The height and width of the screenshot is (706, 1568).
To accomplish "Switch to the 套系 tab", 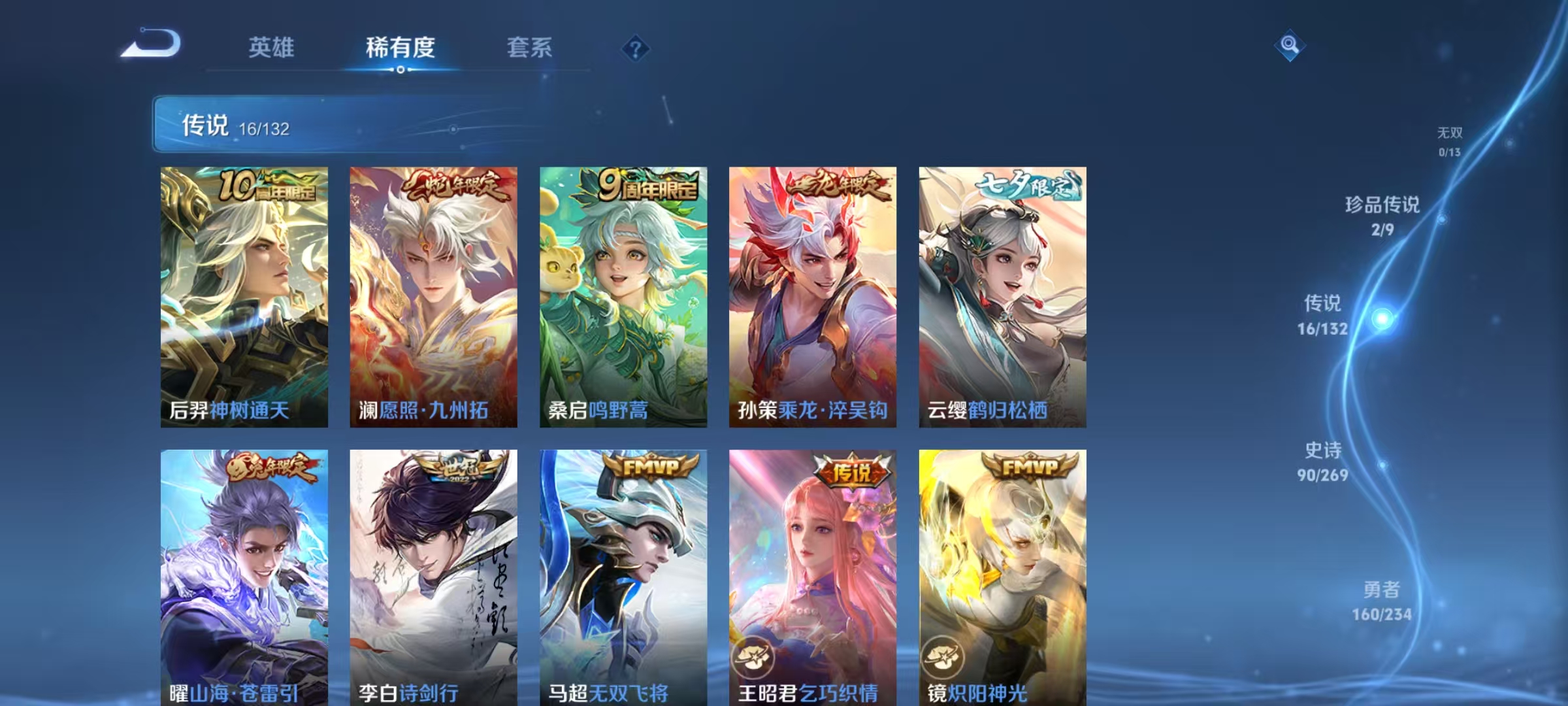I will point(529,47).
